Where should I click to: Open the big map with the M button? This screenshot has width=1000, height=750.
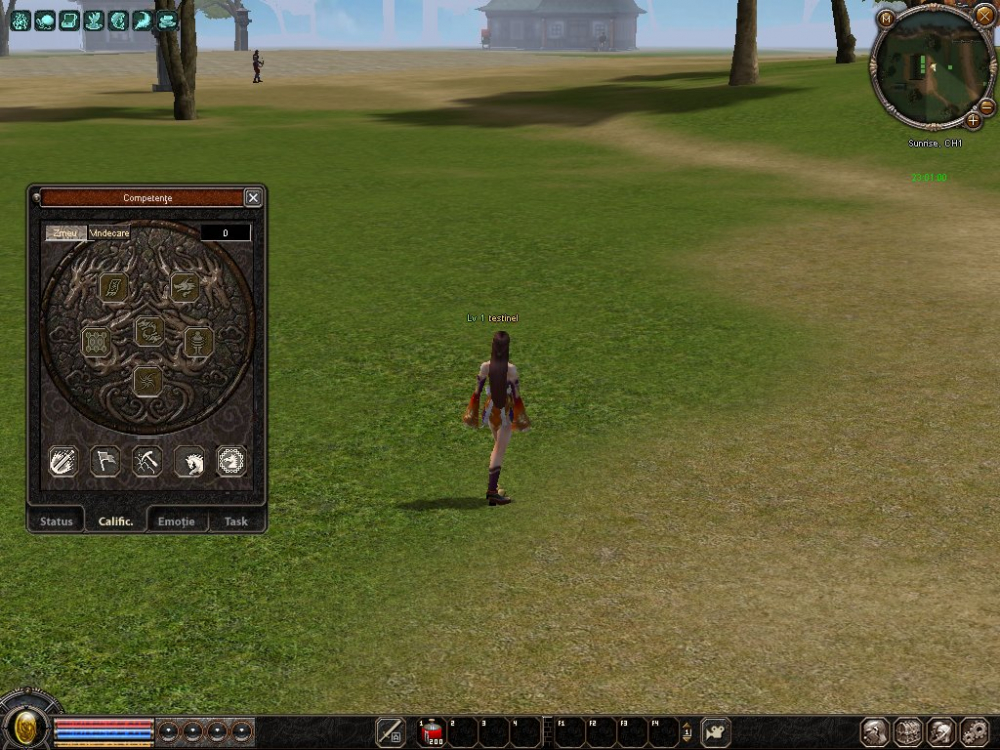[x=886, y=17]
